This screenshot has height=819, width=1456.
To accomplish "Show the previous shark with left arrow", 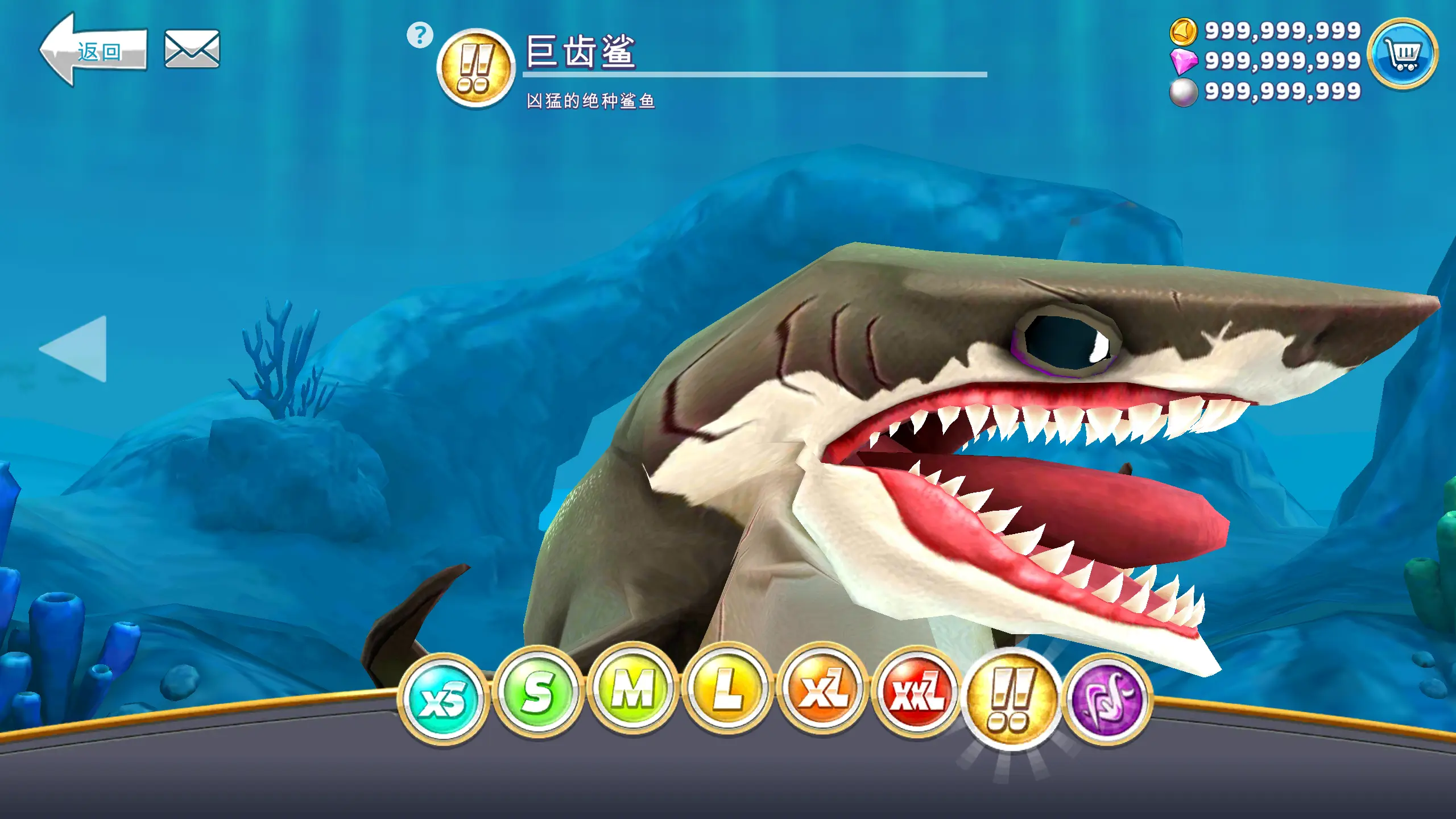I will click(75, 349).
